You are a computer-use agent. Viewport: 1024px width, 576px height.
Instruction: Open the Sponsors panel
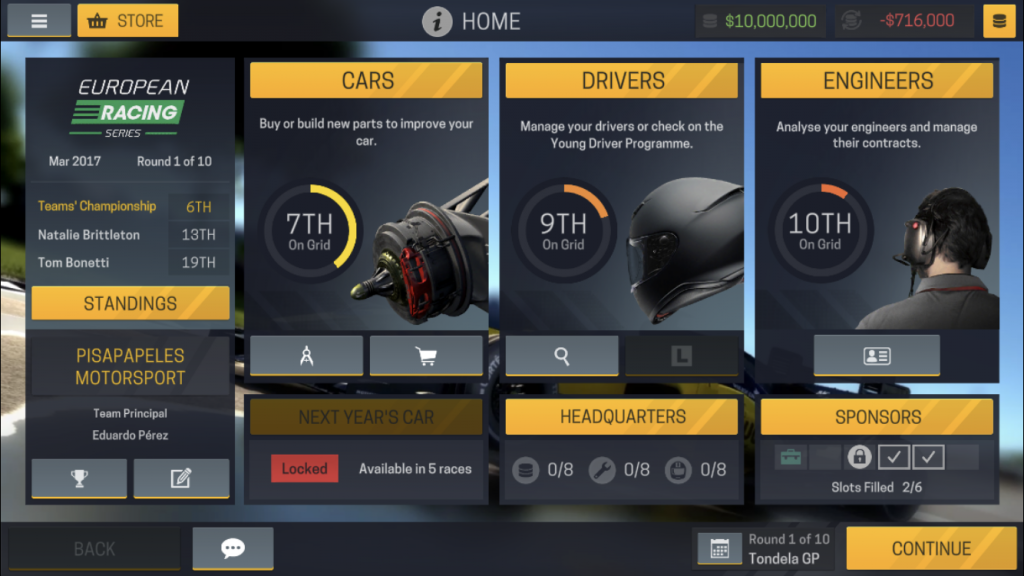(x=877, y=417)
